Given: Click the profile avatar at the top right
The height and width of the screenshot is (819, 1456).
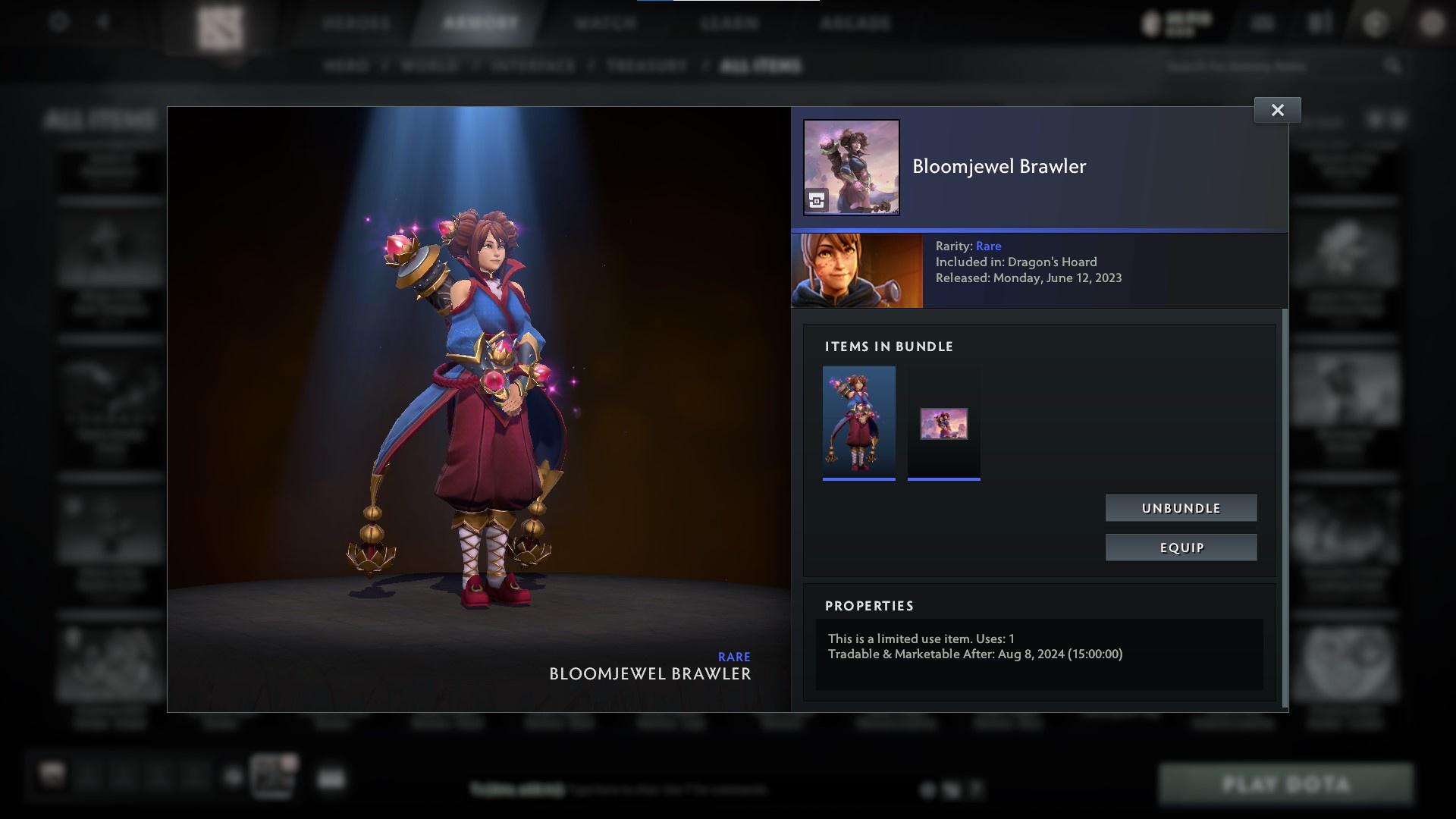Looking at the screenshot, I should click(x=1432, y=23).
